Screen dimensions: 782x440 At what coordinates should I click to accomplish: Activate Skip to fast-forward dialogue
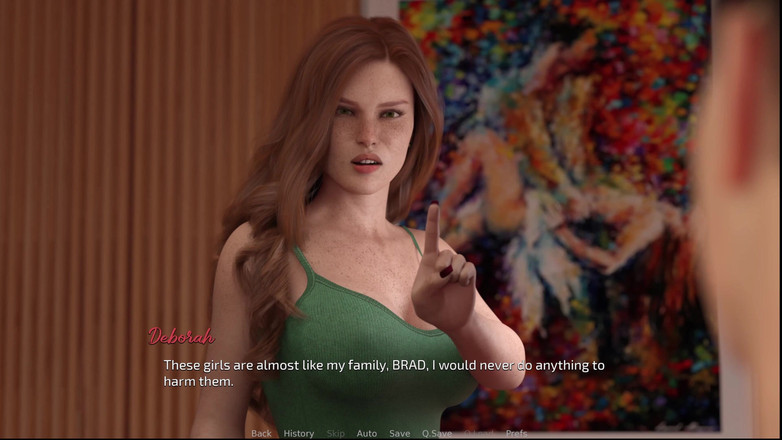335,433
